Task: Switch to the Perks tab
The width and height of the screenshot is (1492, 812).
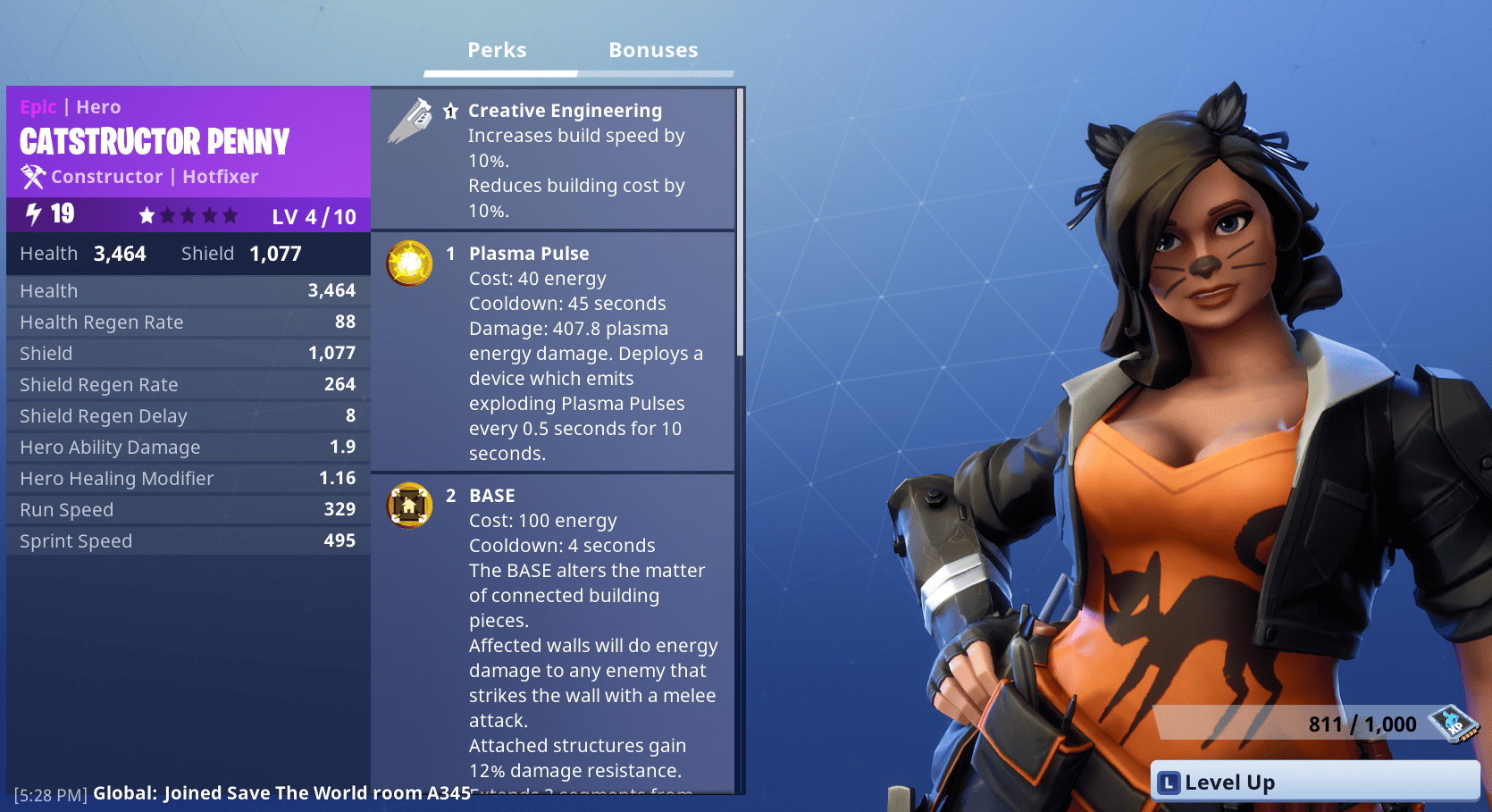Action: click(497, 51)
